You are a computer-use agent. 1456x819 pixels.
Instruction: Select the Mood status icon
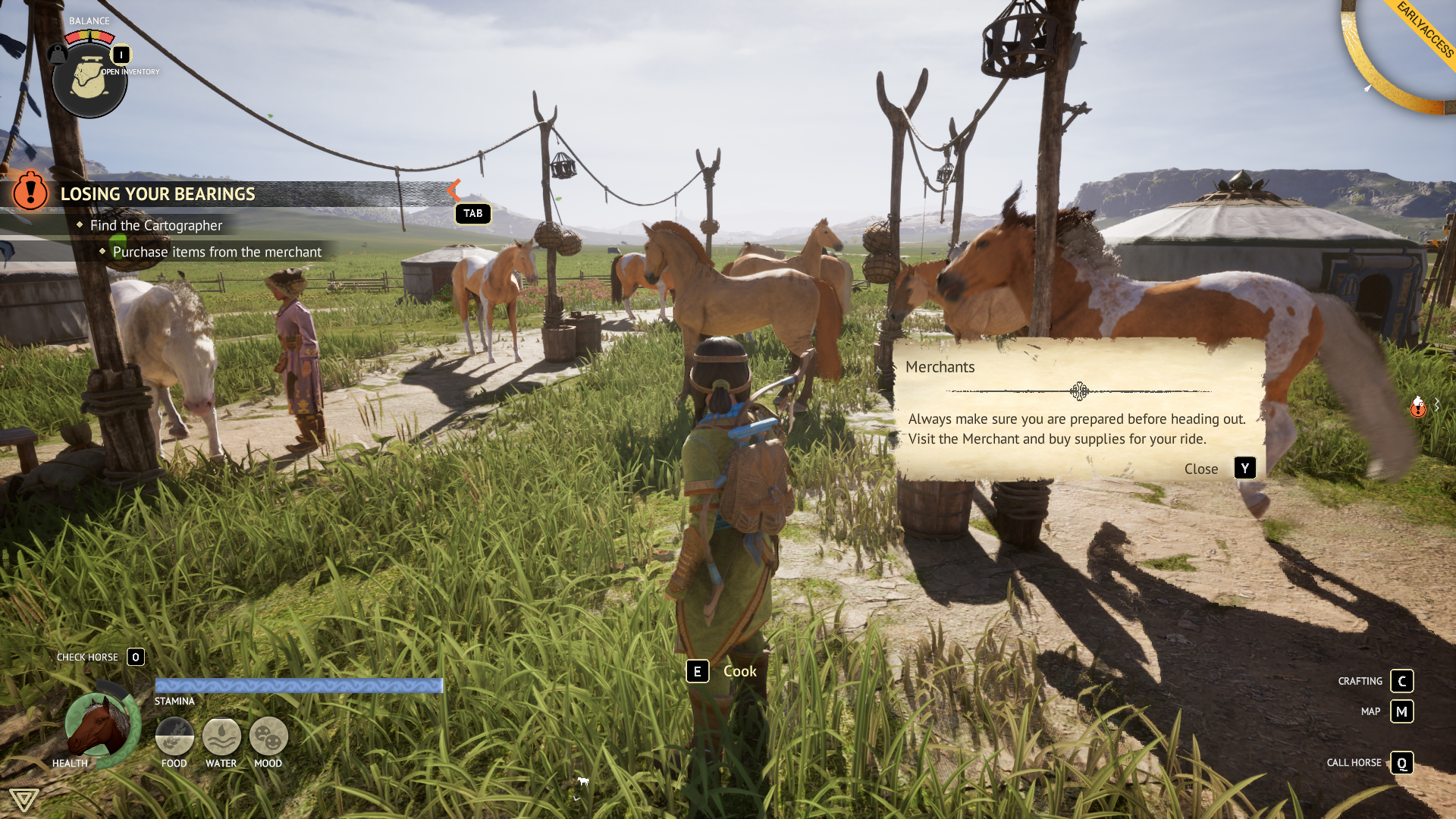tap(268, 736)
